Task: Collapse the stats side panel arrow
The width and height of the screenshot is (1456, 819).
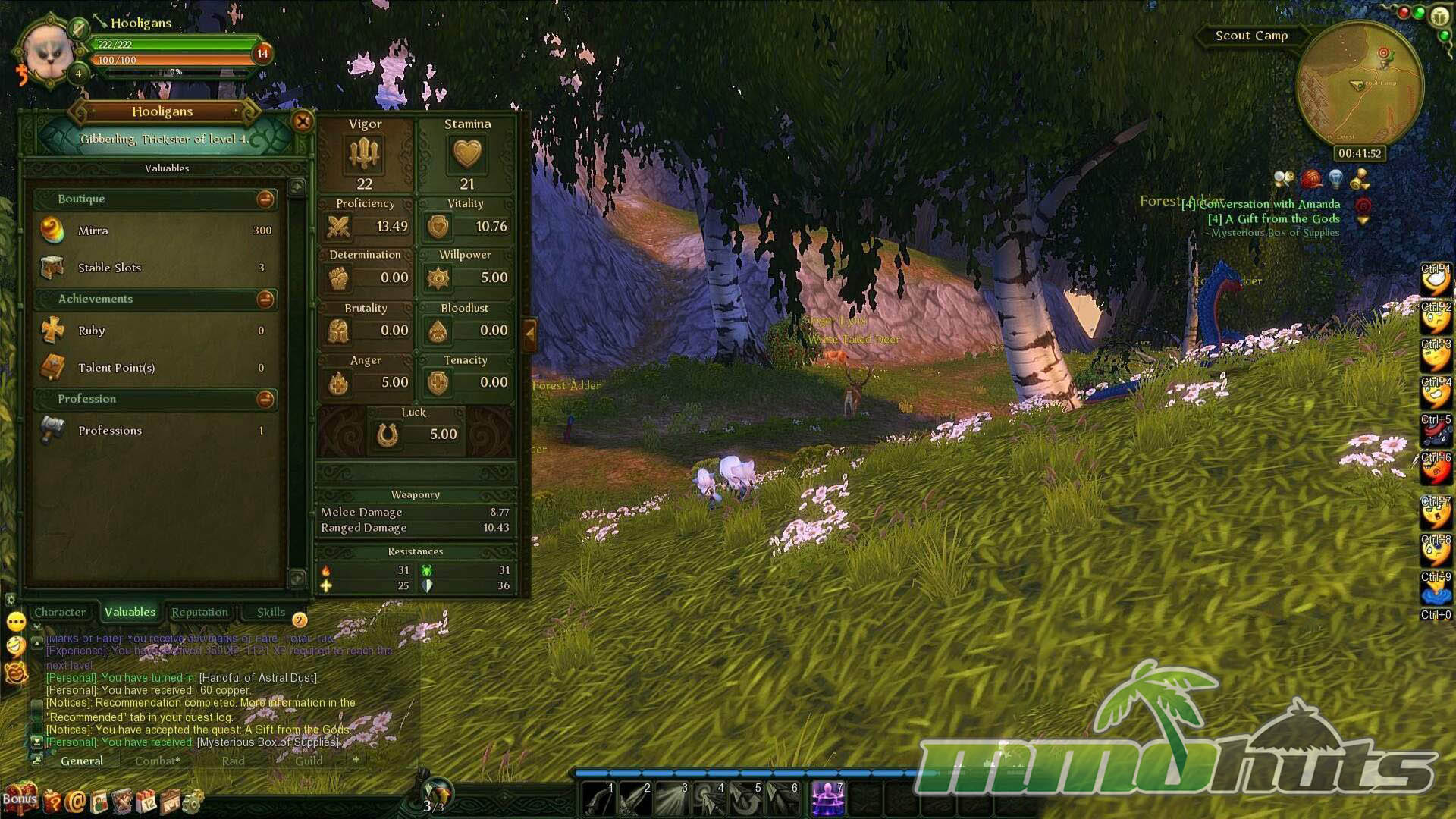Action: tap(530, 334)
